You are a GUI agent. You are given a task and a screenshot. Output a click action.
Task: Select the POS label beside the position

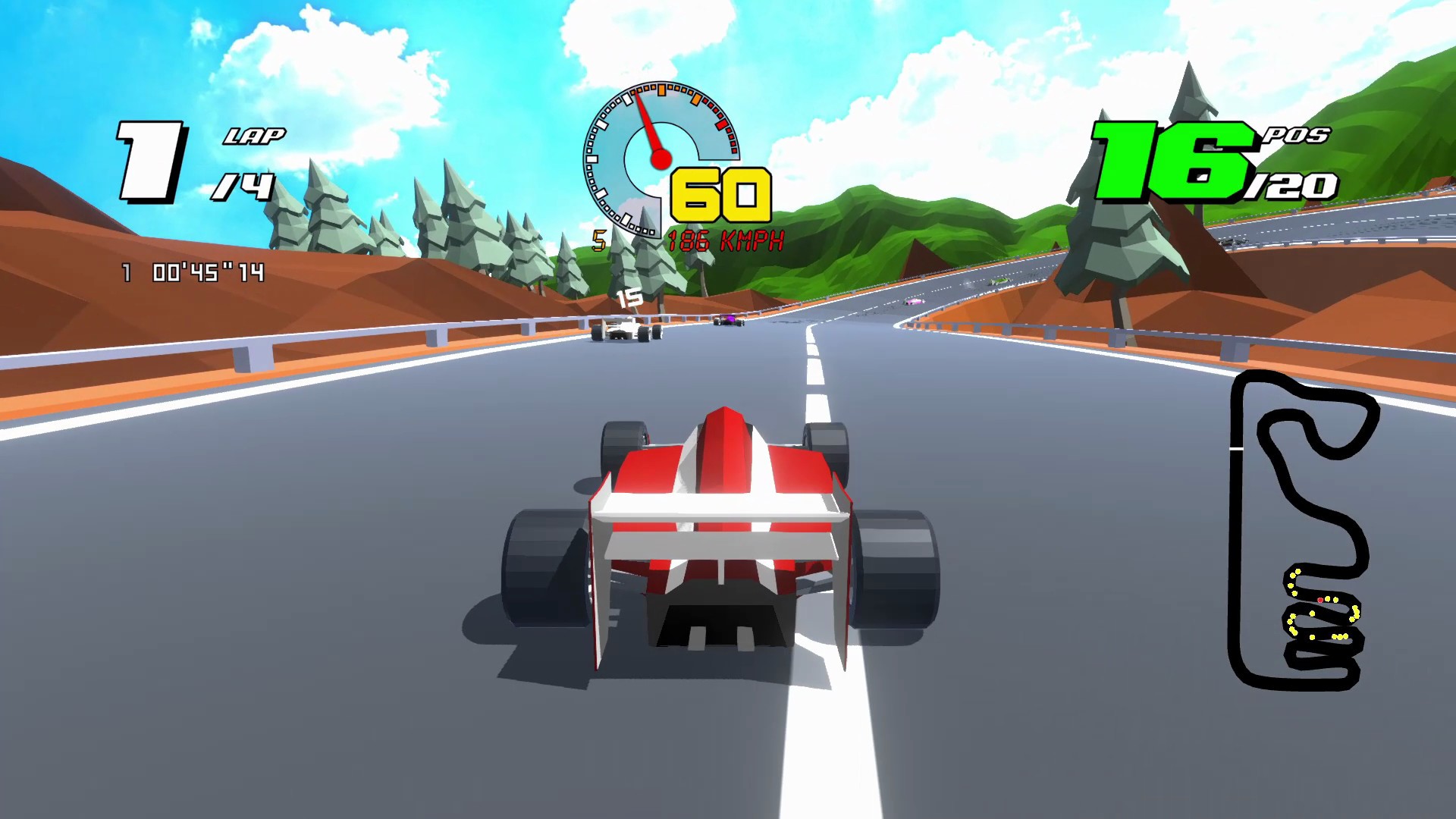pos(1301,136)
